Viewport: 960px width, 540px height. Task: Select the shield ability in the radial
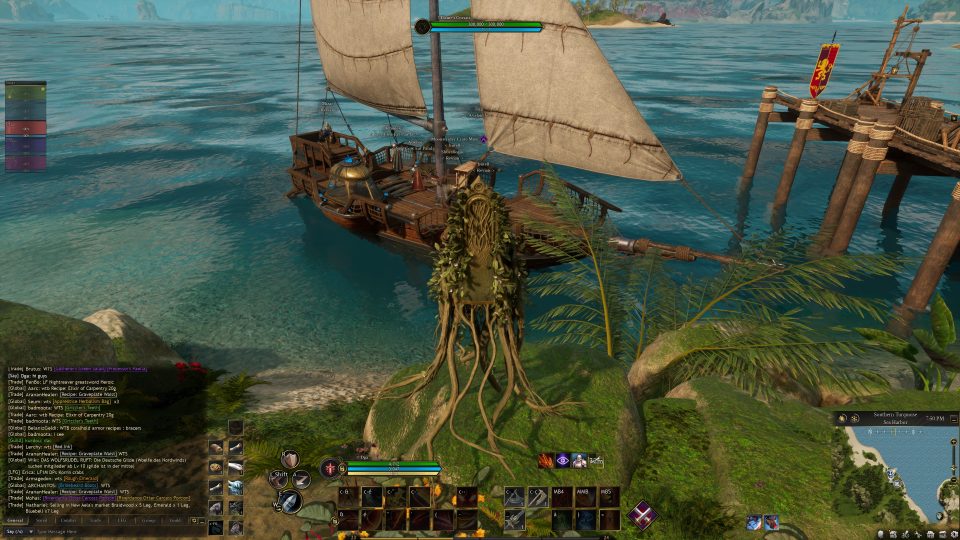pyautogui.click(x=291, y=459)
